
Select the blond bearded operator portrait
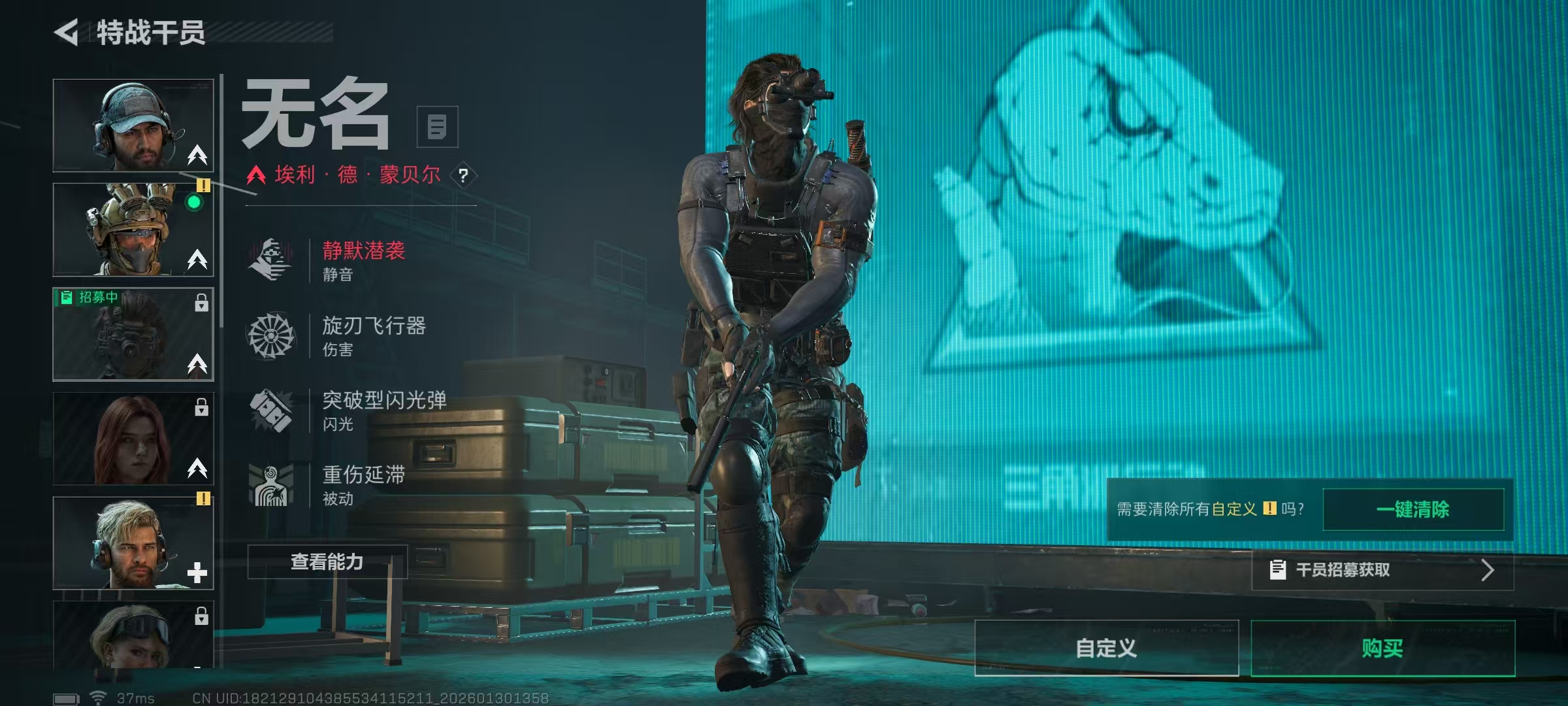133,543
